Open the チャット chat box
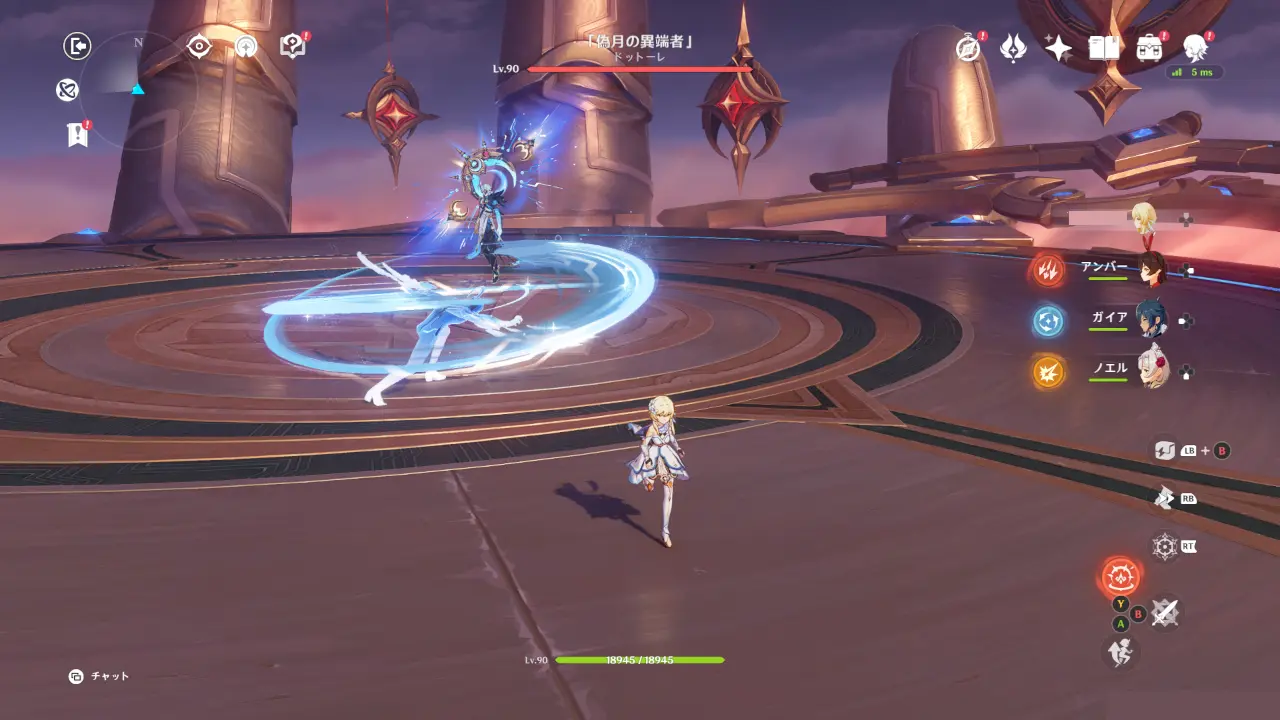 point(100,677)
